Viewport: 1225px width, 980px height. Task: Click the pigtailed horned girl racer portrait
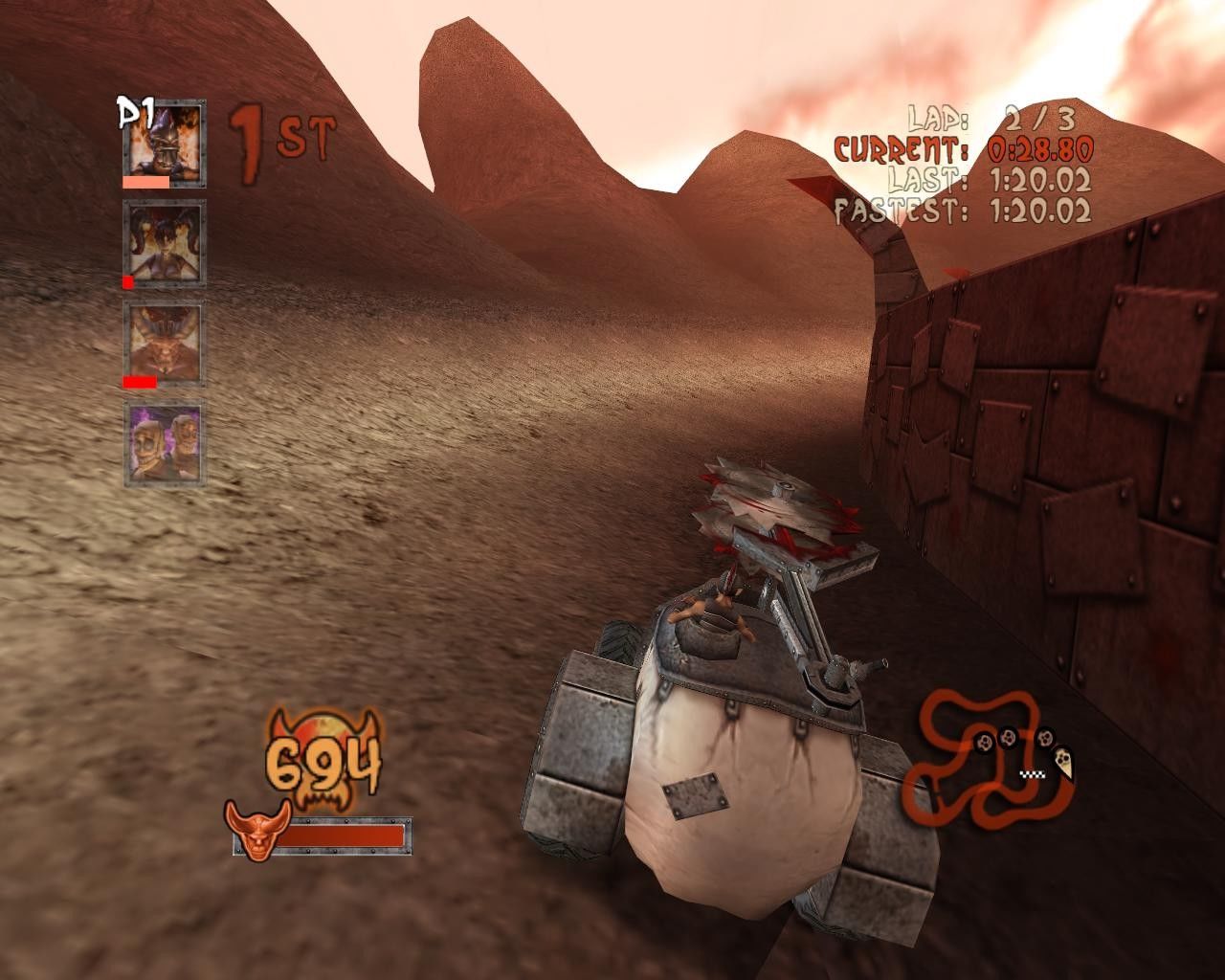164,238
